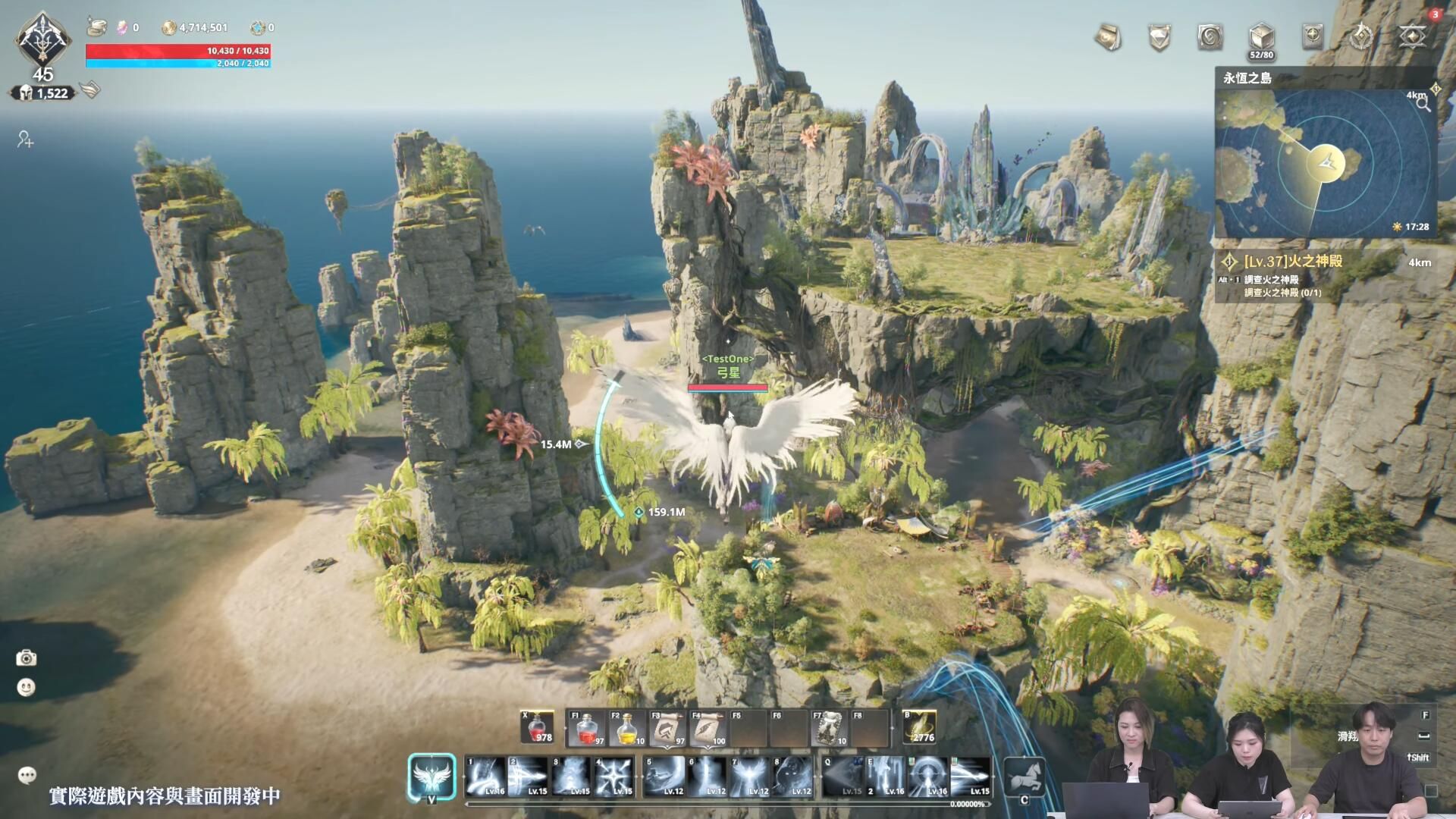
Task: Activate the glowing wings ability button
Action: click(431, 777)
